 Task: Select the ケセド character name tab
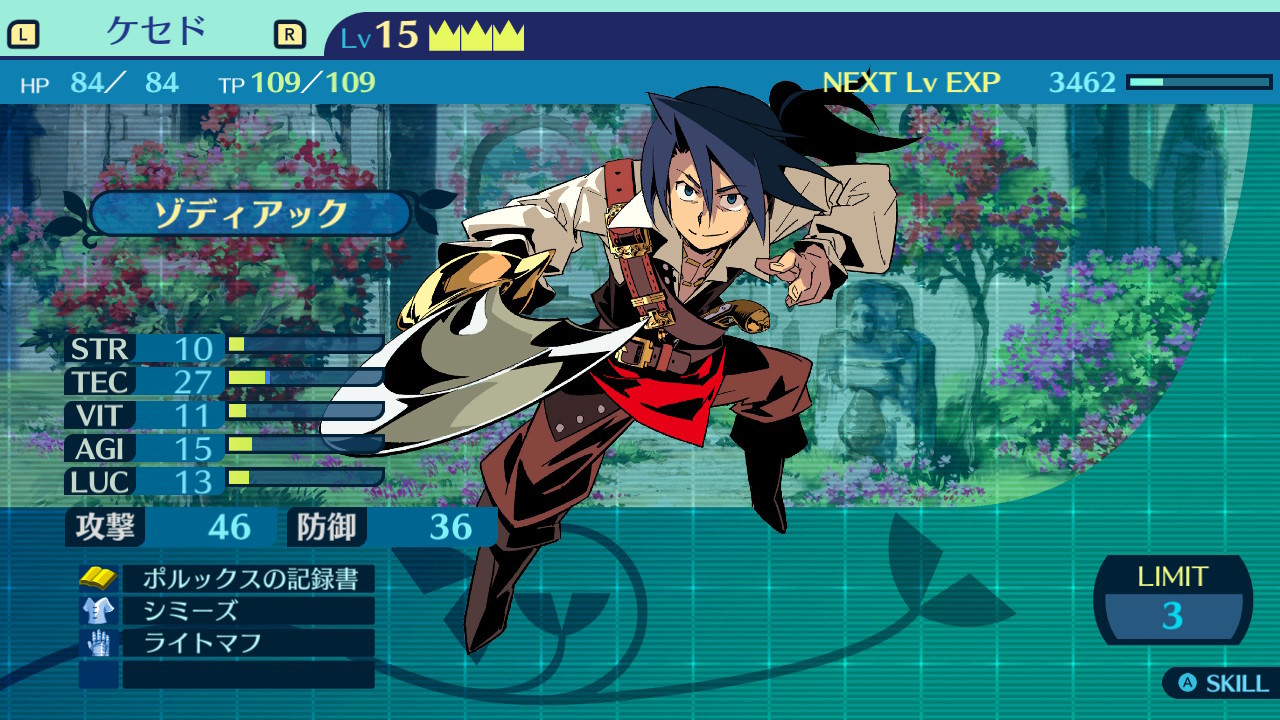pyautogui.click(x=156, y=32)
